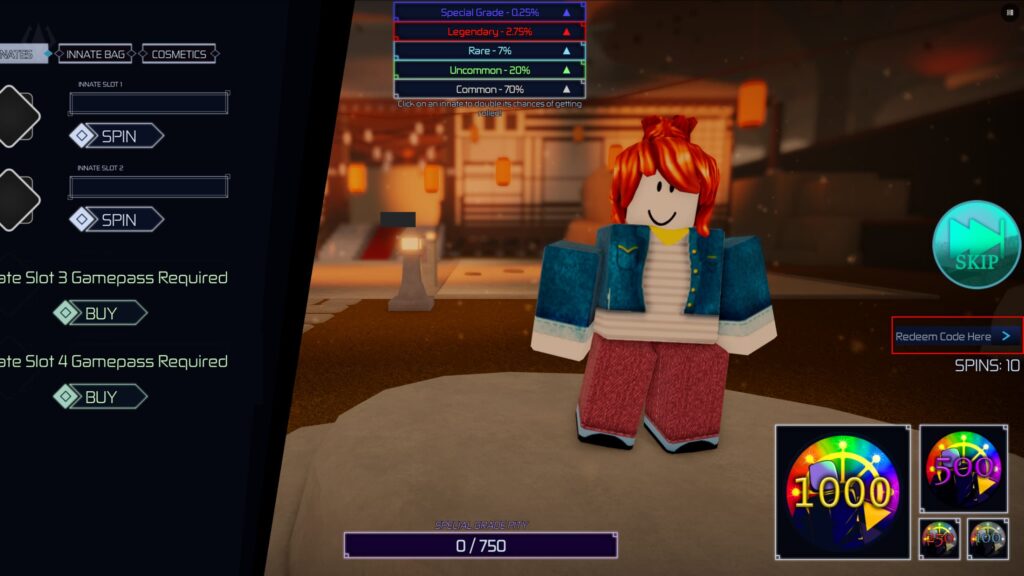Expand the Common 70% rarity row
Image resolution: width=1024 pixels, height=576 pixels.
pyautogui.click(x=489, y=89)
